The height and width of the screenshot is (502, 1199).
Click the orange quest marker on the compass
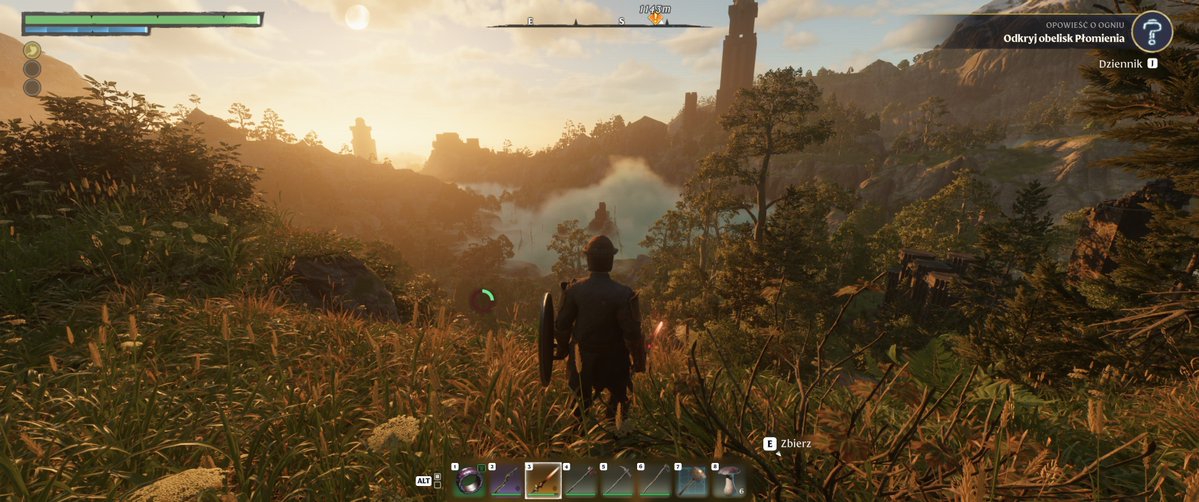(x=656, y=18)
